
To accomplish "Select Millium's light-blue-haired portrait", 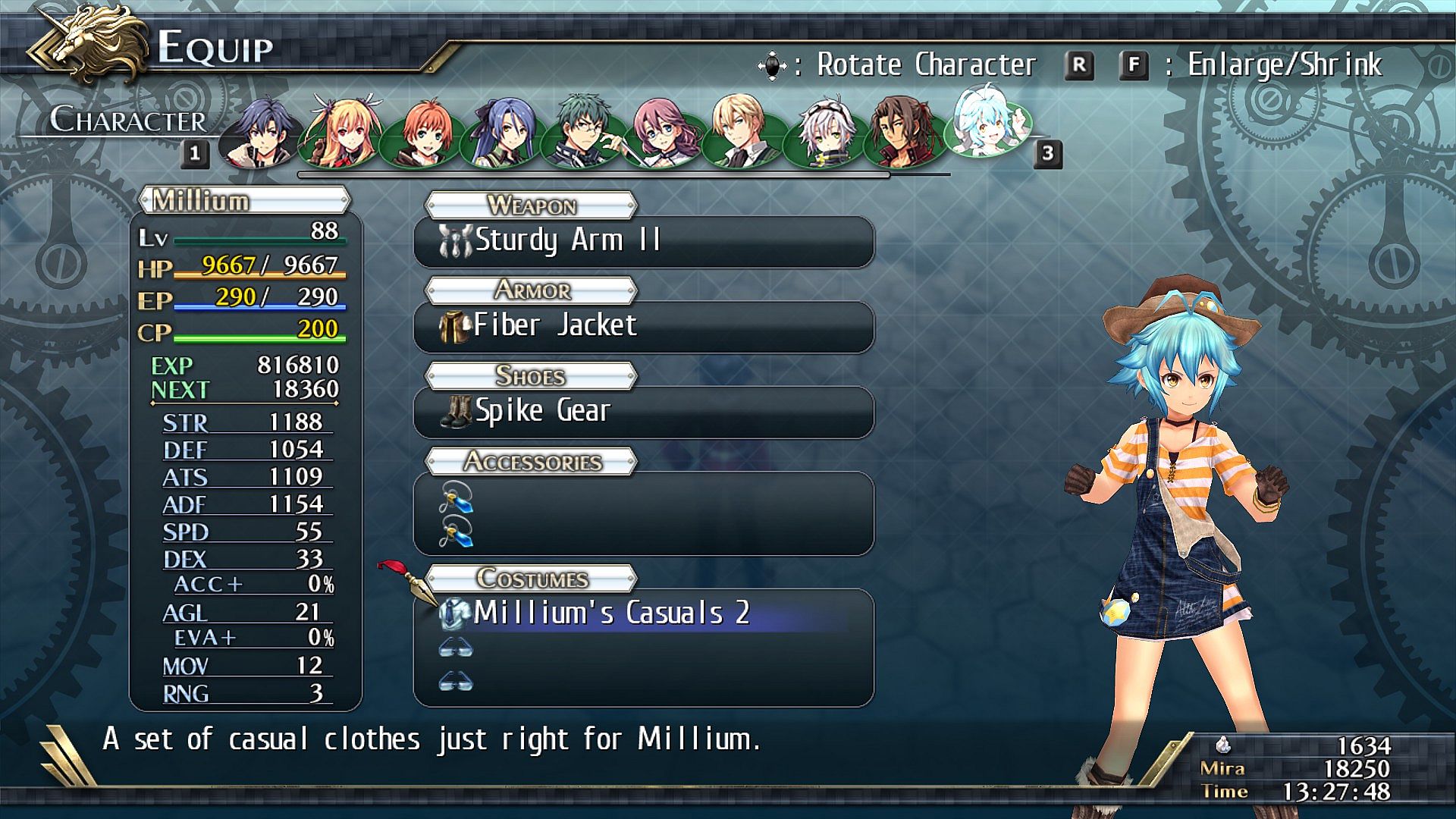I will tap(987, 121).
